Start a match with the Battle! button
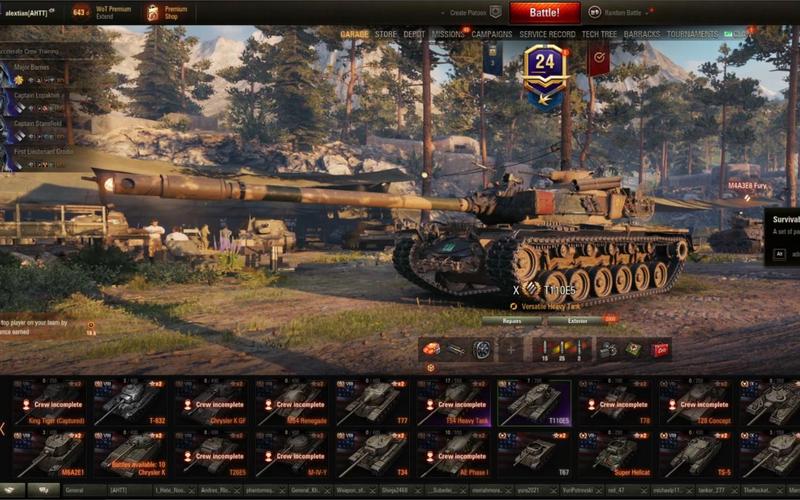 544,13
